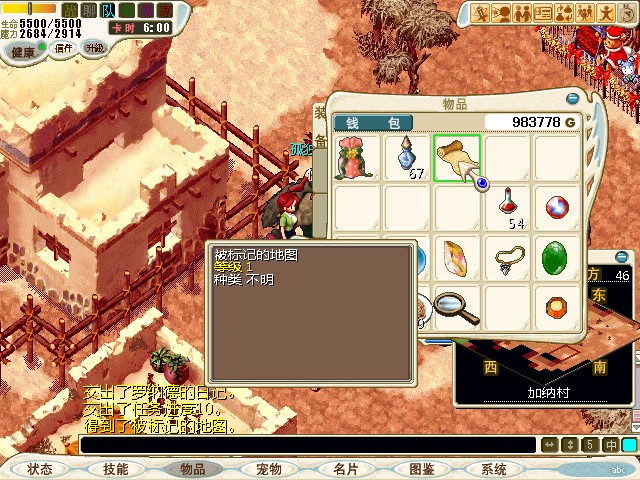
Task: Click the 升级 level-up button
Action: (x=94, y=47)
